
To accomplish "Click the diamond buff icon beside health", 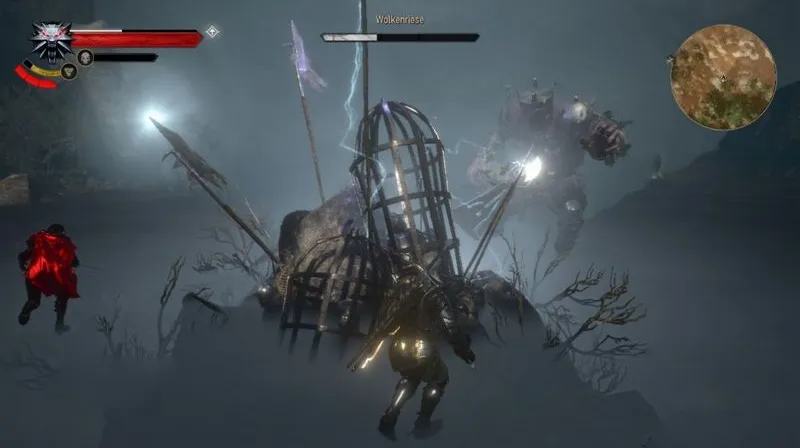I will click(212, 32).
